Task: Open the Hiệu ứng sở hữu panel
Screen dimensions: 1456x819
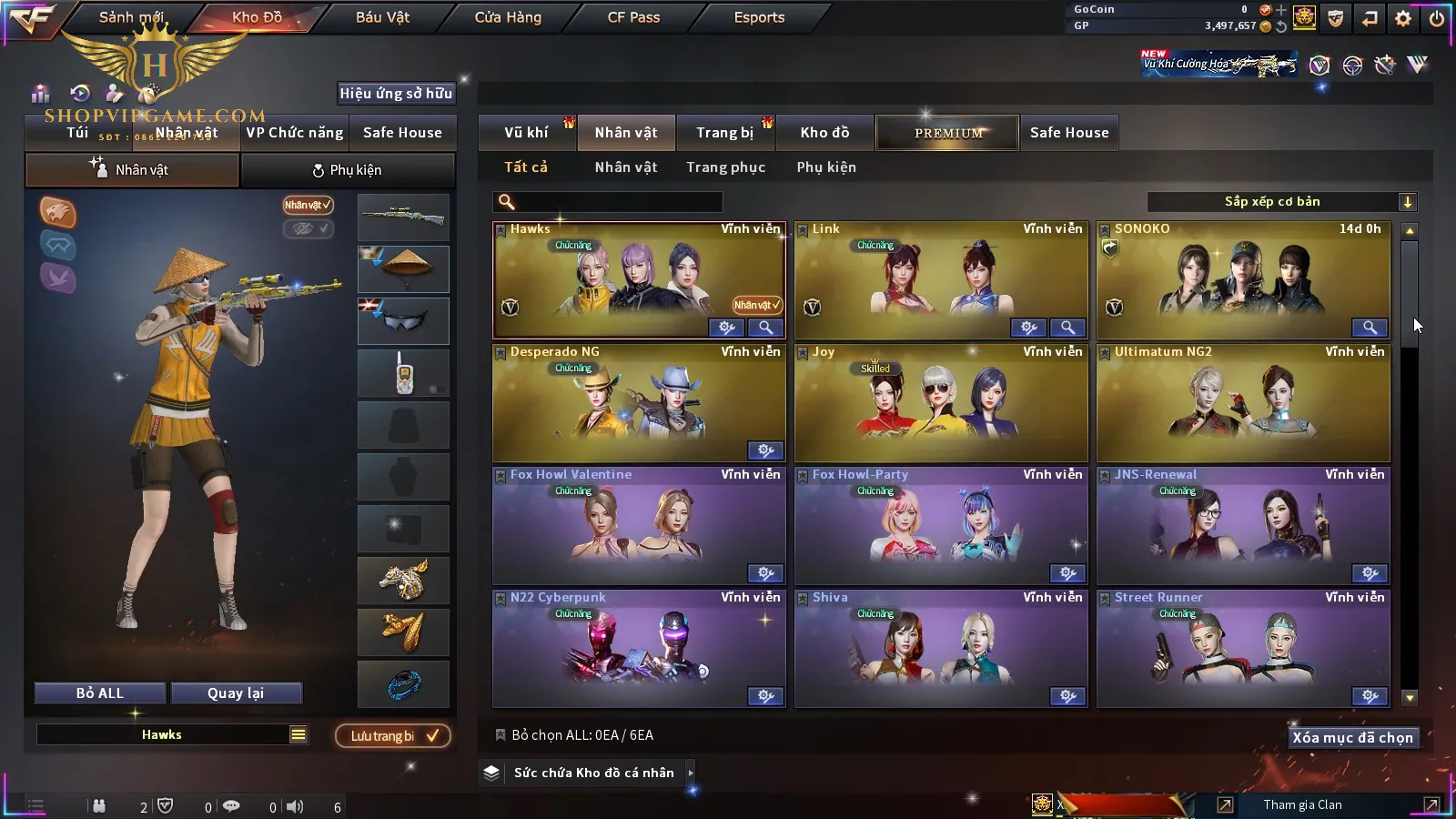Action: tap(396, 93)
